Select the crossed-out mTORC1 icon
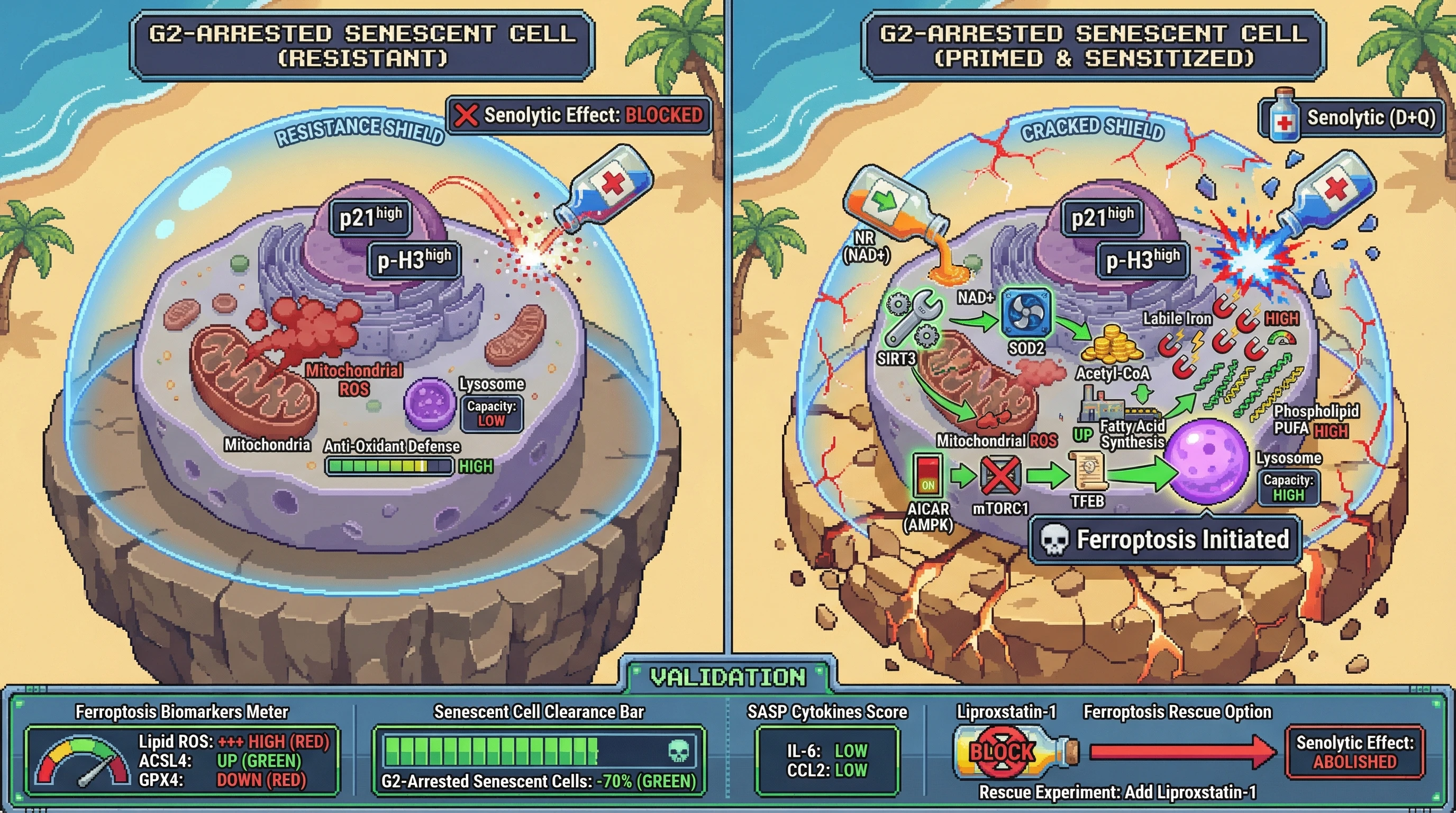 click(x=1000, y=475)
